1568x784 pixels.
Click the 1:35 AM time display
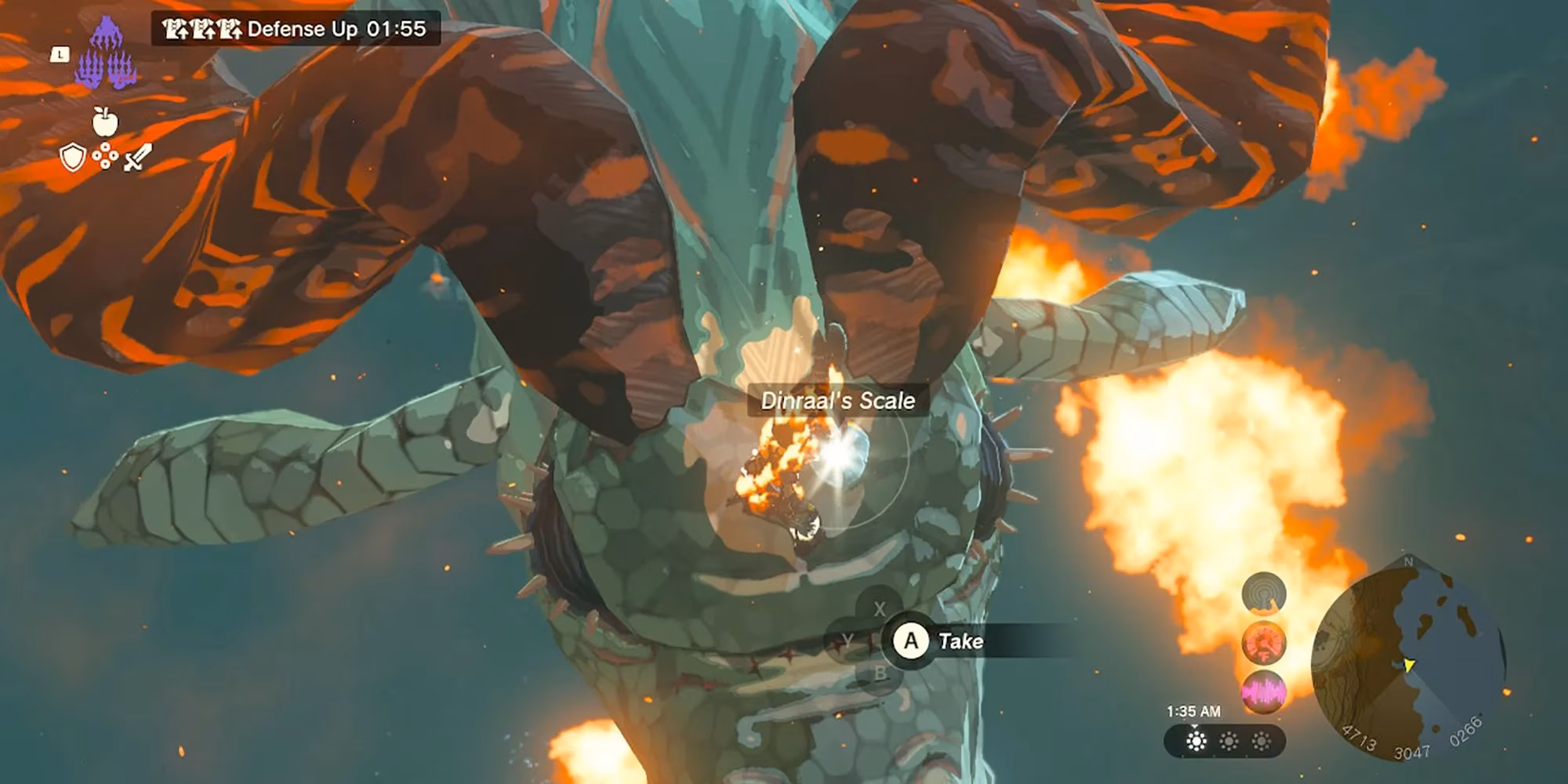point(1194,711)
